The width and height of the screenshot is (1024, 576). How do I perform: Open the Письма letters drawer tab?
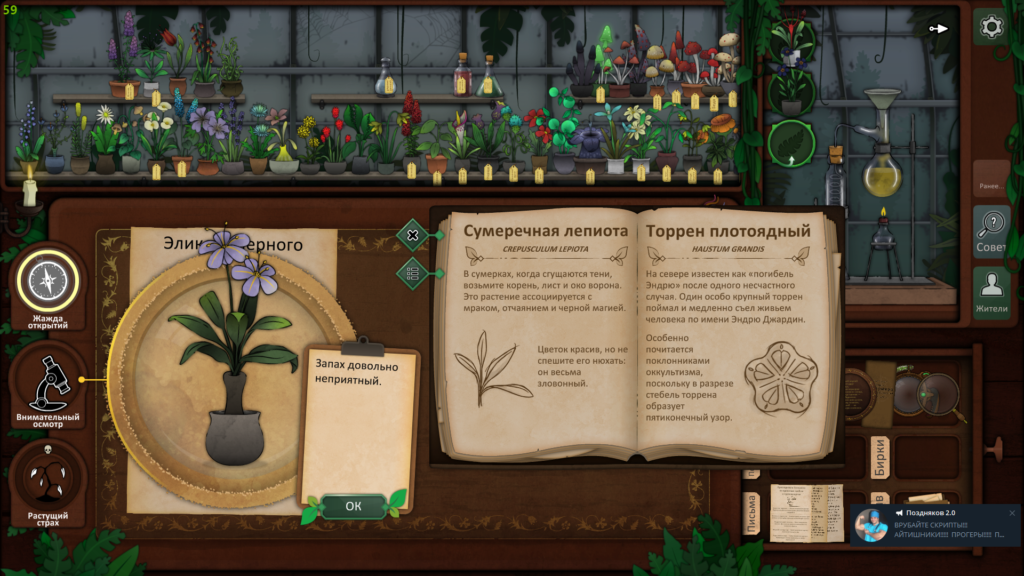click(749, 514)
